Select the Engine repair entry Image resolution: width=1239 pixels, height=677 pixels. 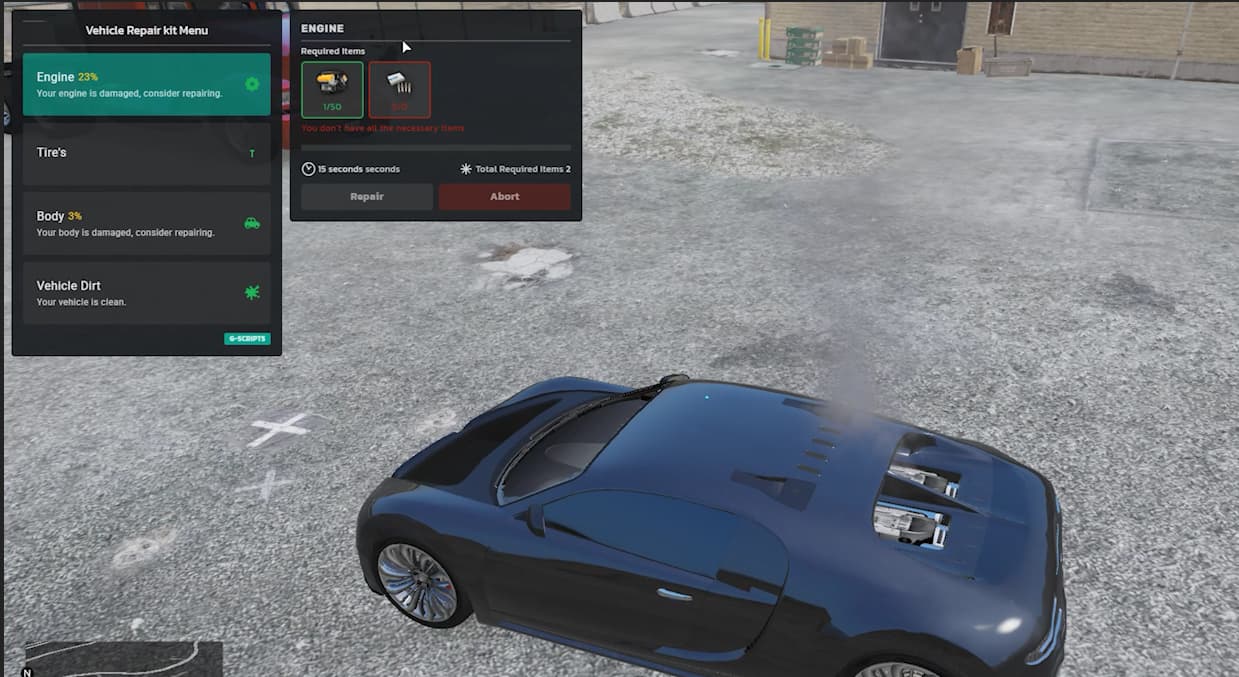click(146, 84)
